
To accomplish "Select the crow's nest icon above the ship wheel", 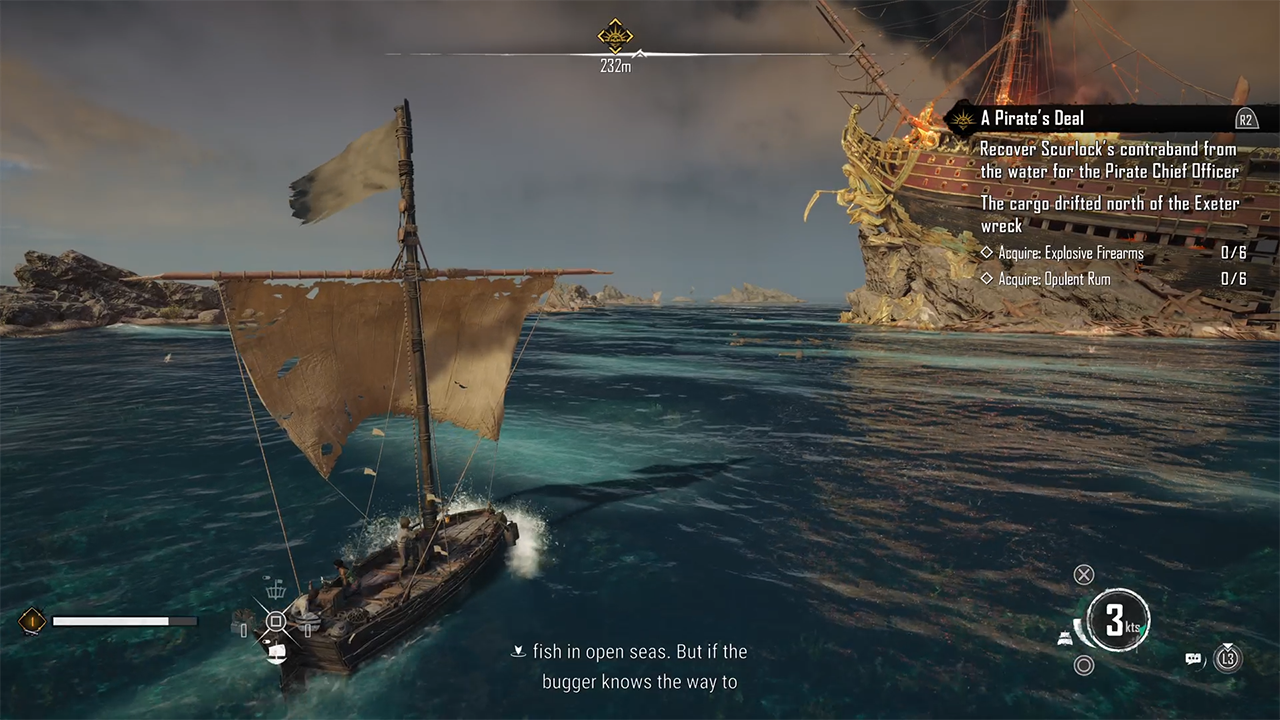I will click(x=276, y=588).
